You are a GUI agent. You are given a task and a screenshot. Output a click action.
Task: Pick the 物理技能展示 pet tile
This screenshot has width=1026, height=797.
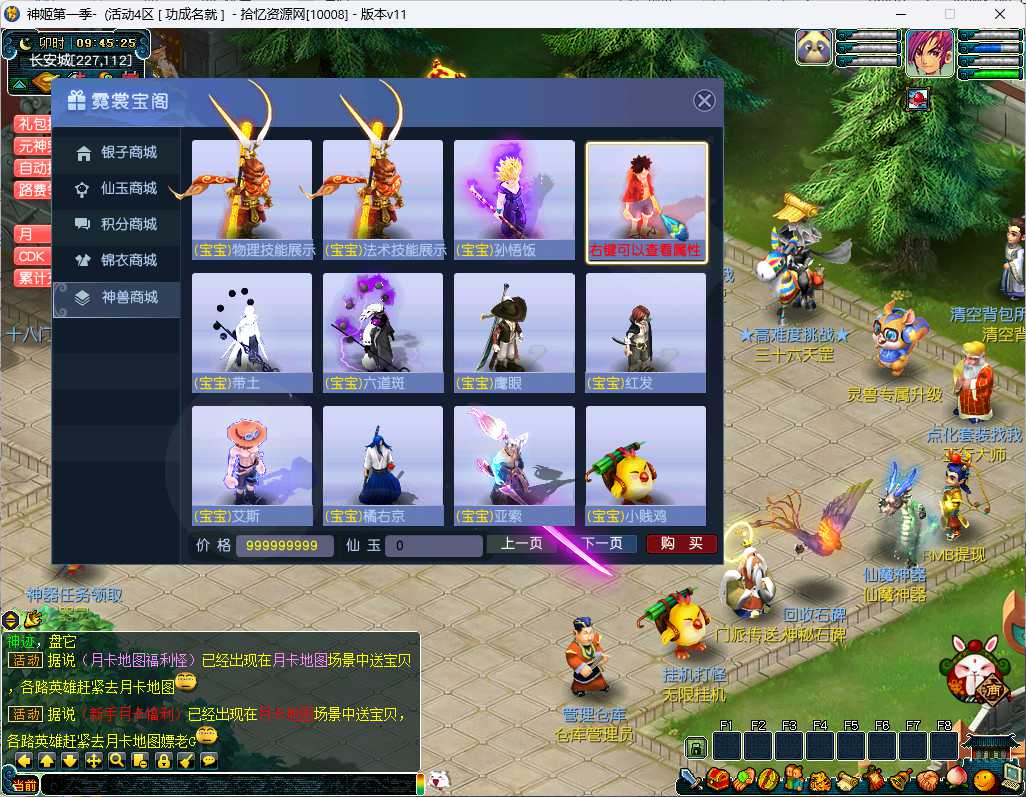coord(252,200)
